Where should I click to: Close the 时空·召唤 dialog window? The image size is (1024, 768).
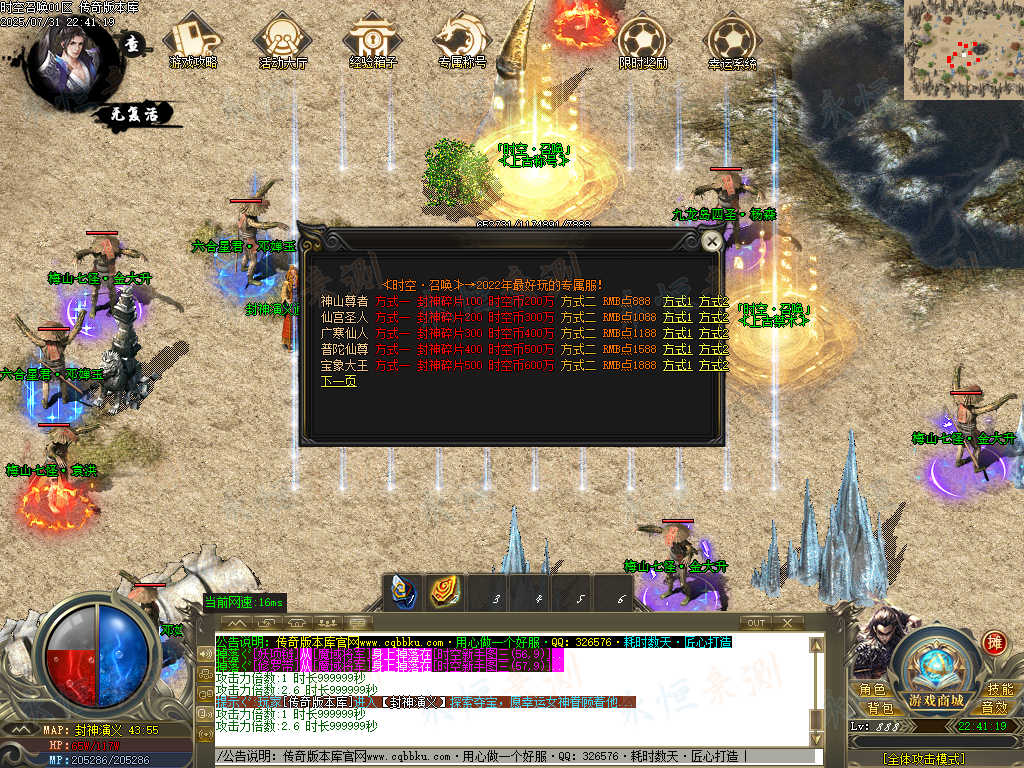pyautogui.click(x=711, y=241)
